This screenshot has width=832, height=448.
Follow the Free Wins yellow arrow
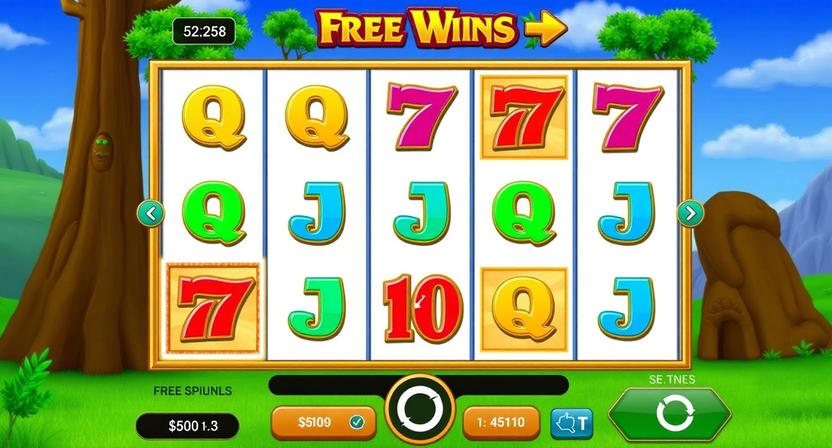(x=545, y=30)
